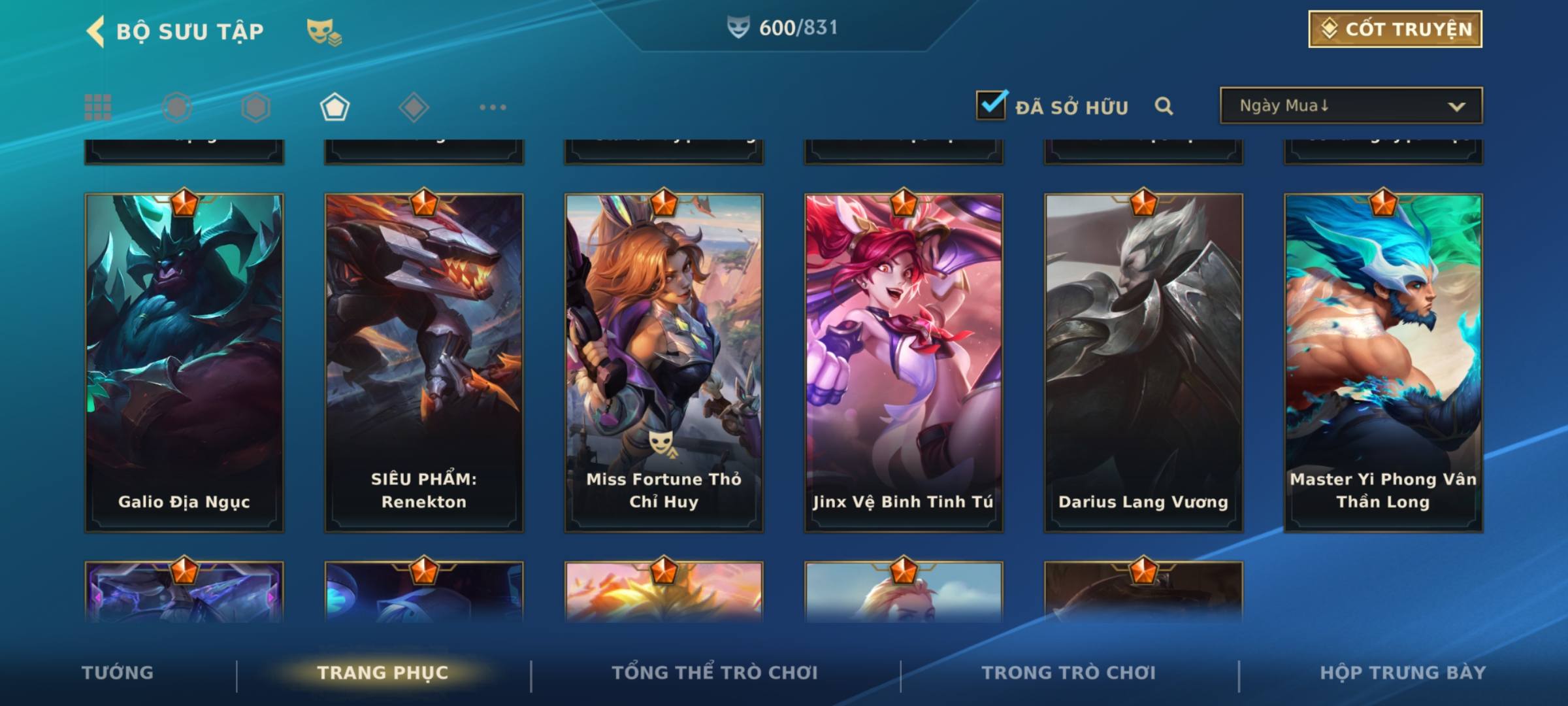The image size is (1568, 706).
Task: Switch to the Tổng Thể Trò Chơi tab
Action: tap(715, 673)
